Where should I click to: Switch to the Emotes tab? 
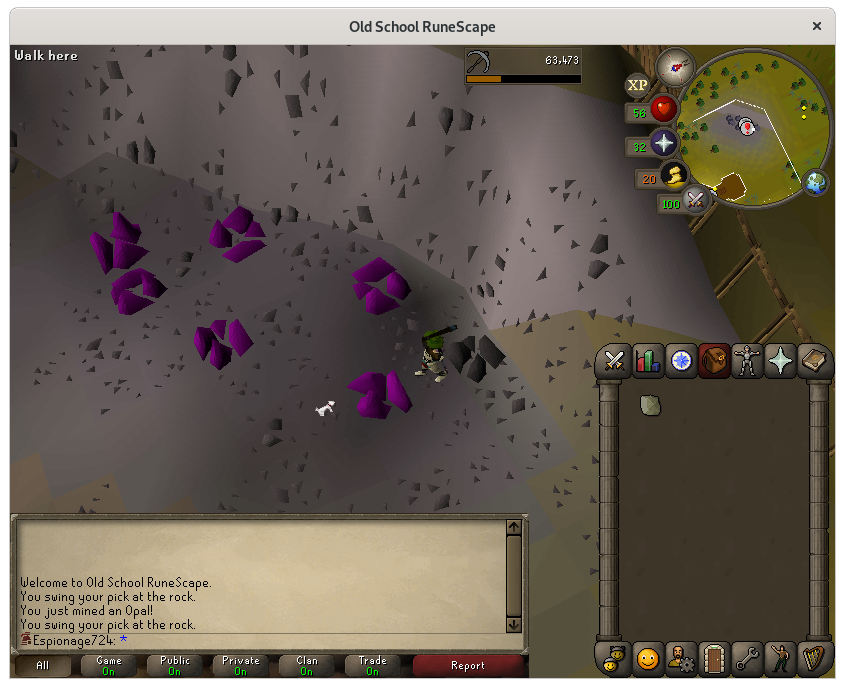[x=780, y=658]
